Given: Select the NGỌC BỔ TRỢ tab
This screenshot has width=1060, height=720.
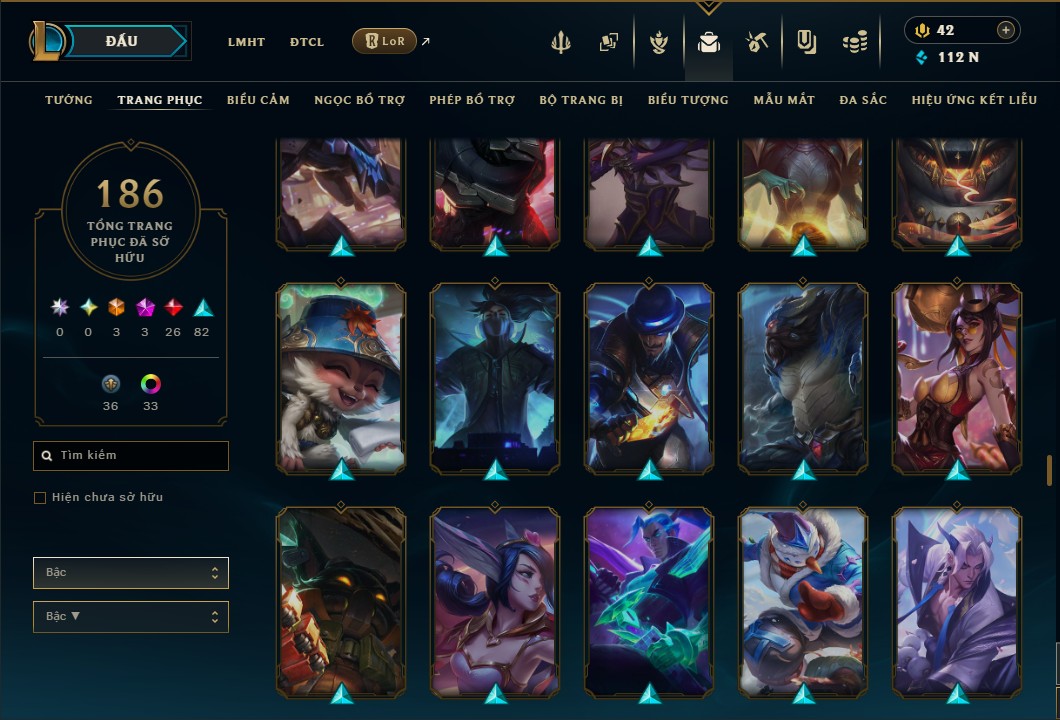Looking at the screenshot, I should coord(359,100).
